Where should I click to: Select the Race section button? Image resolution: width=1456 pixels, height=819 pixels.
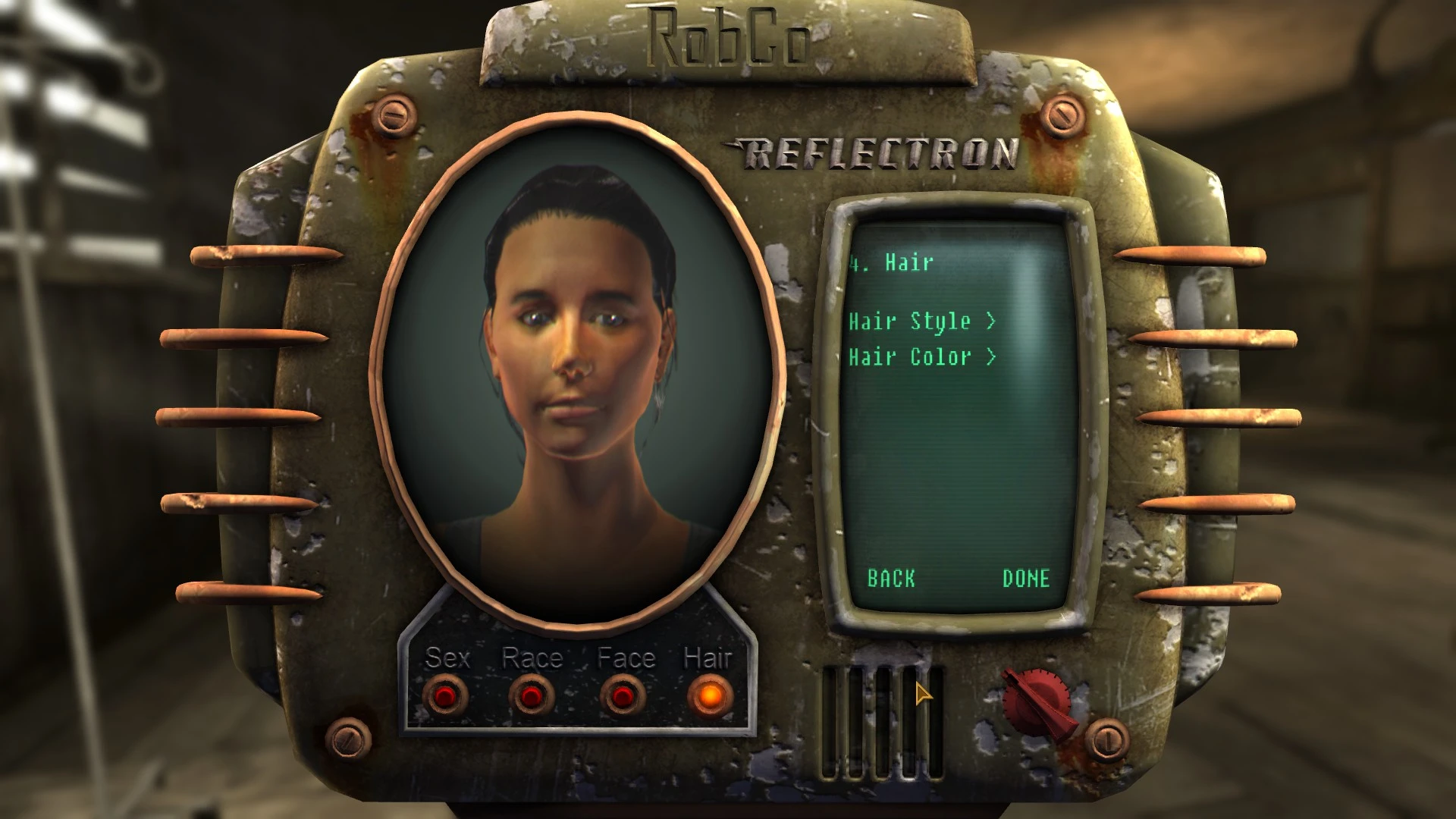(531, 695)
